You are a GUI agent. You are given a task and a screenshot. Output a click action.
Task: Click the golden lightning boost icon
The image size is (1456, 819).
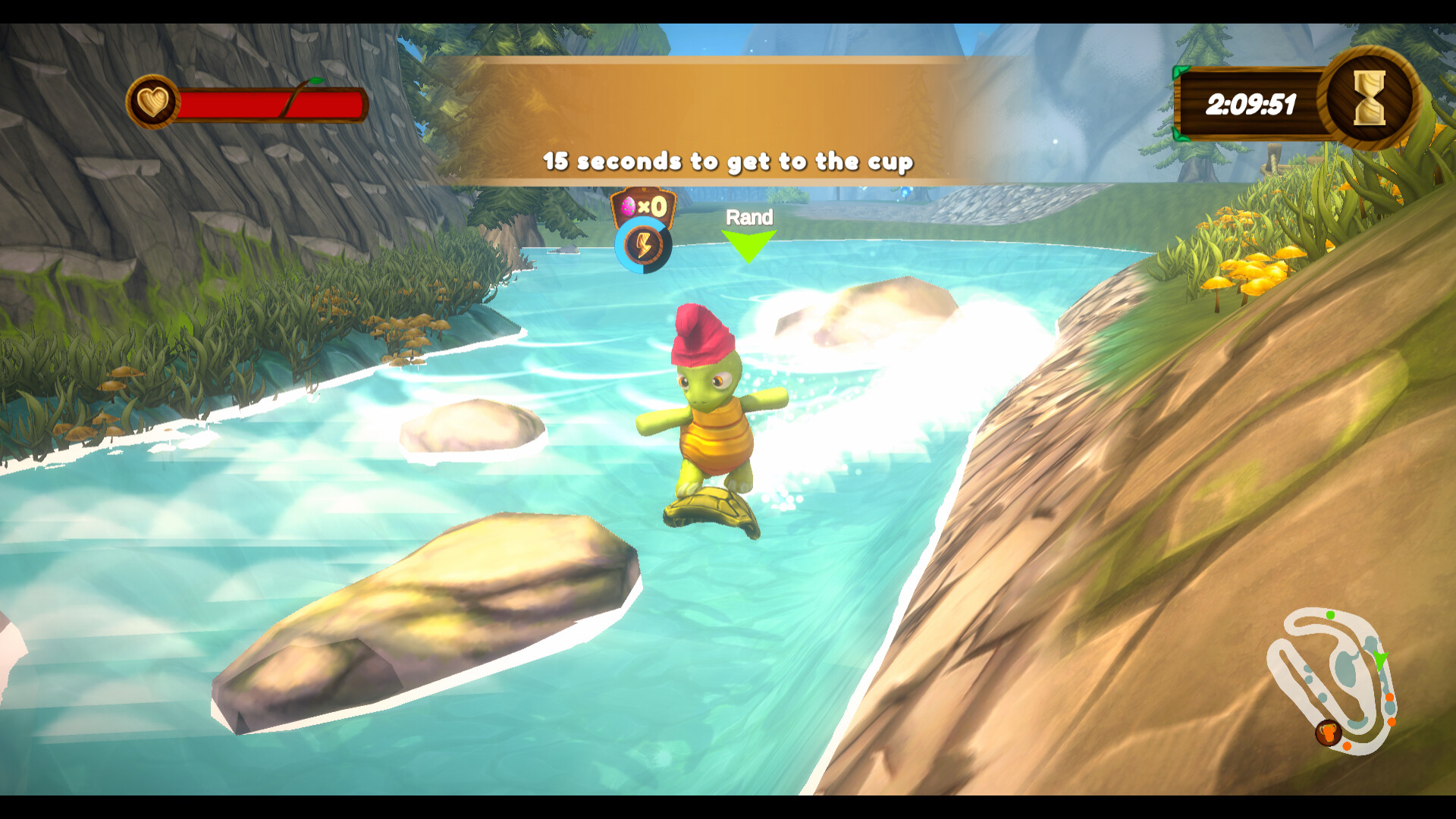[643, 246]
